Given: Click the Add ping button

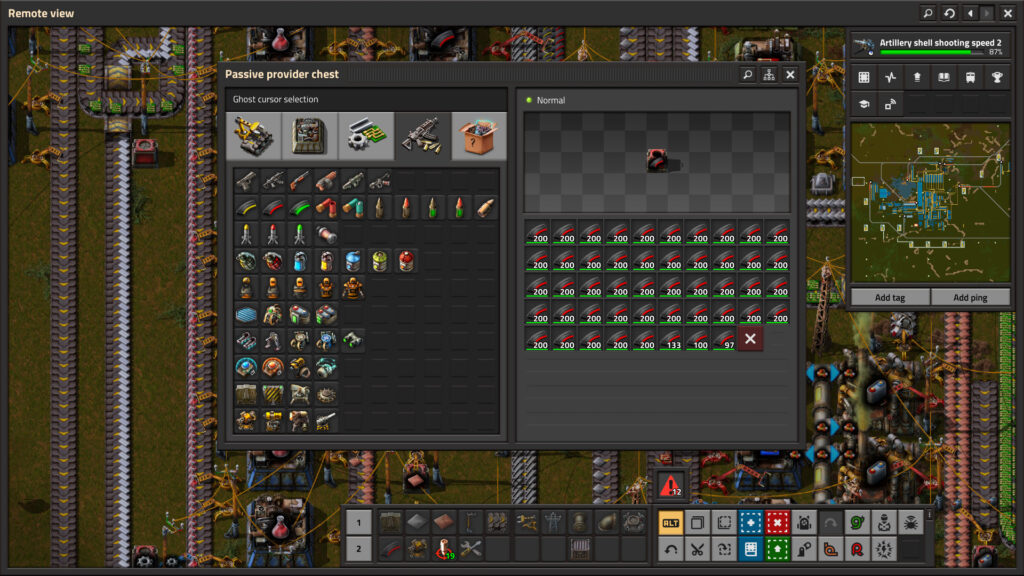Looking at the screenshot, I should point(970,297).
